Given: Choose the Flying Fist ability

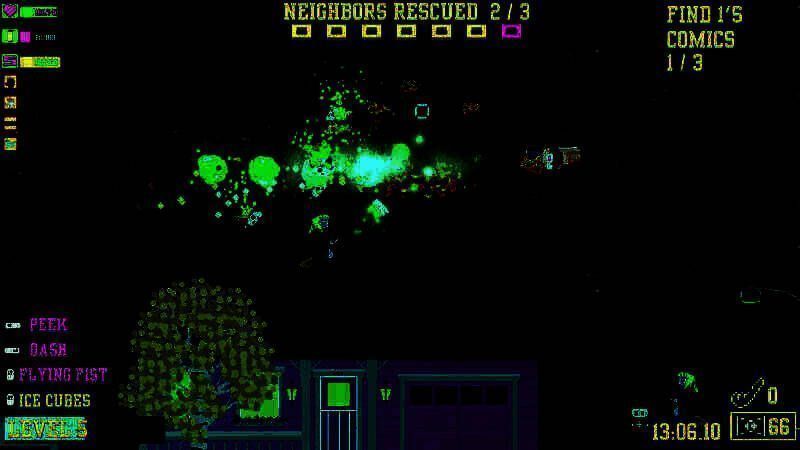Looking at the screenshot, I should (x=62, y=375).
